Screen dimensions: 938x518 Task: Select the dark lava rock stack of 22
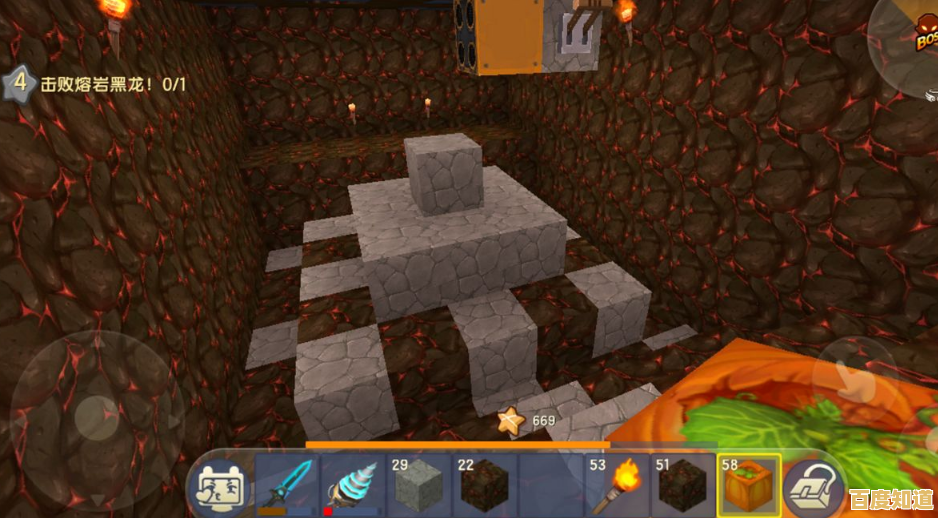pyautogui.click(x=484, y=485)
